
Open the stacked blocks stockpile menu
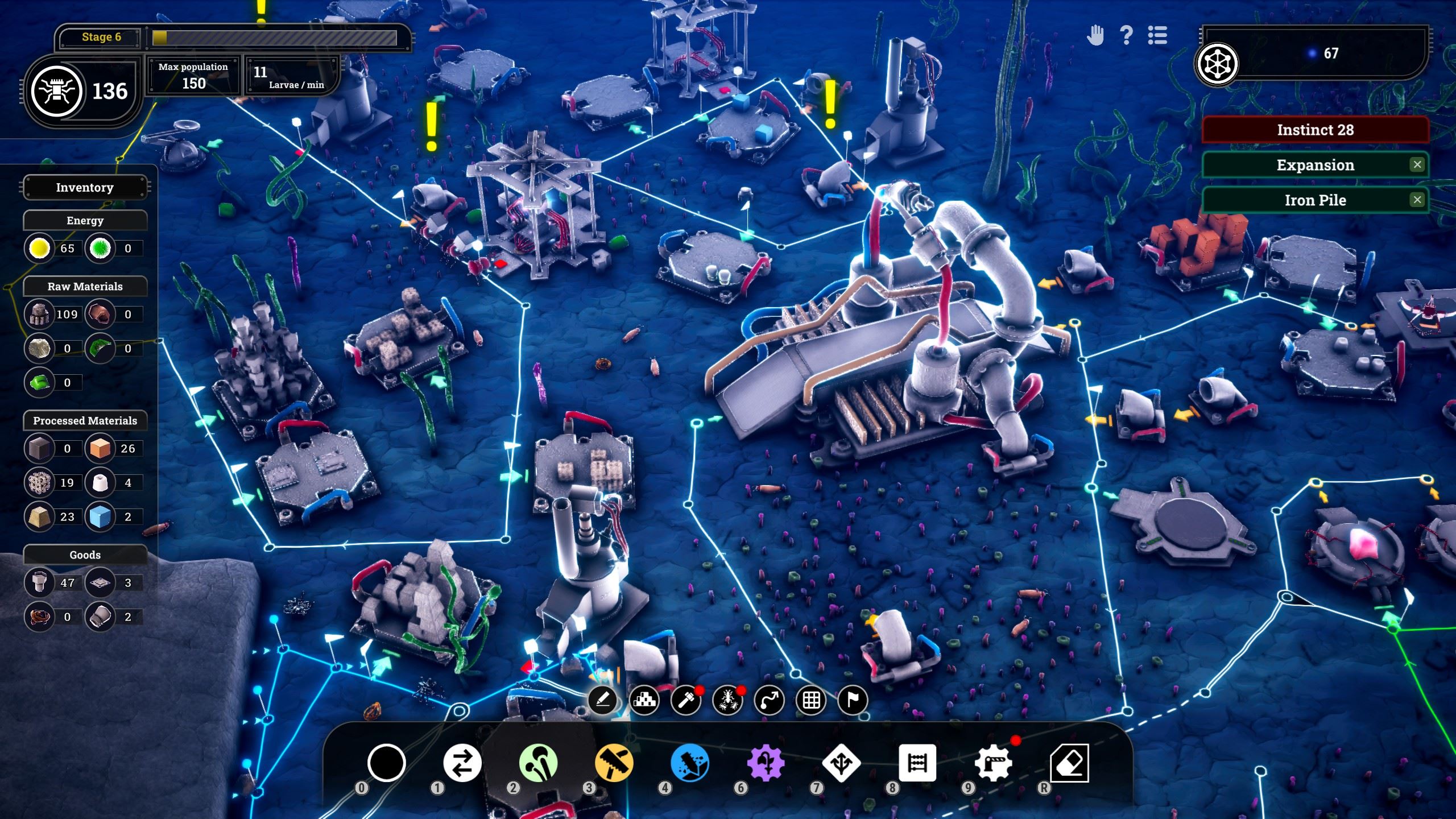644,700
